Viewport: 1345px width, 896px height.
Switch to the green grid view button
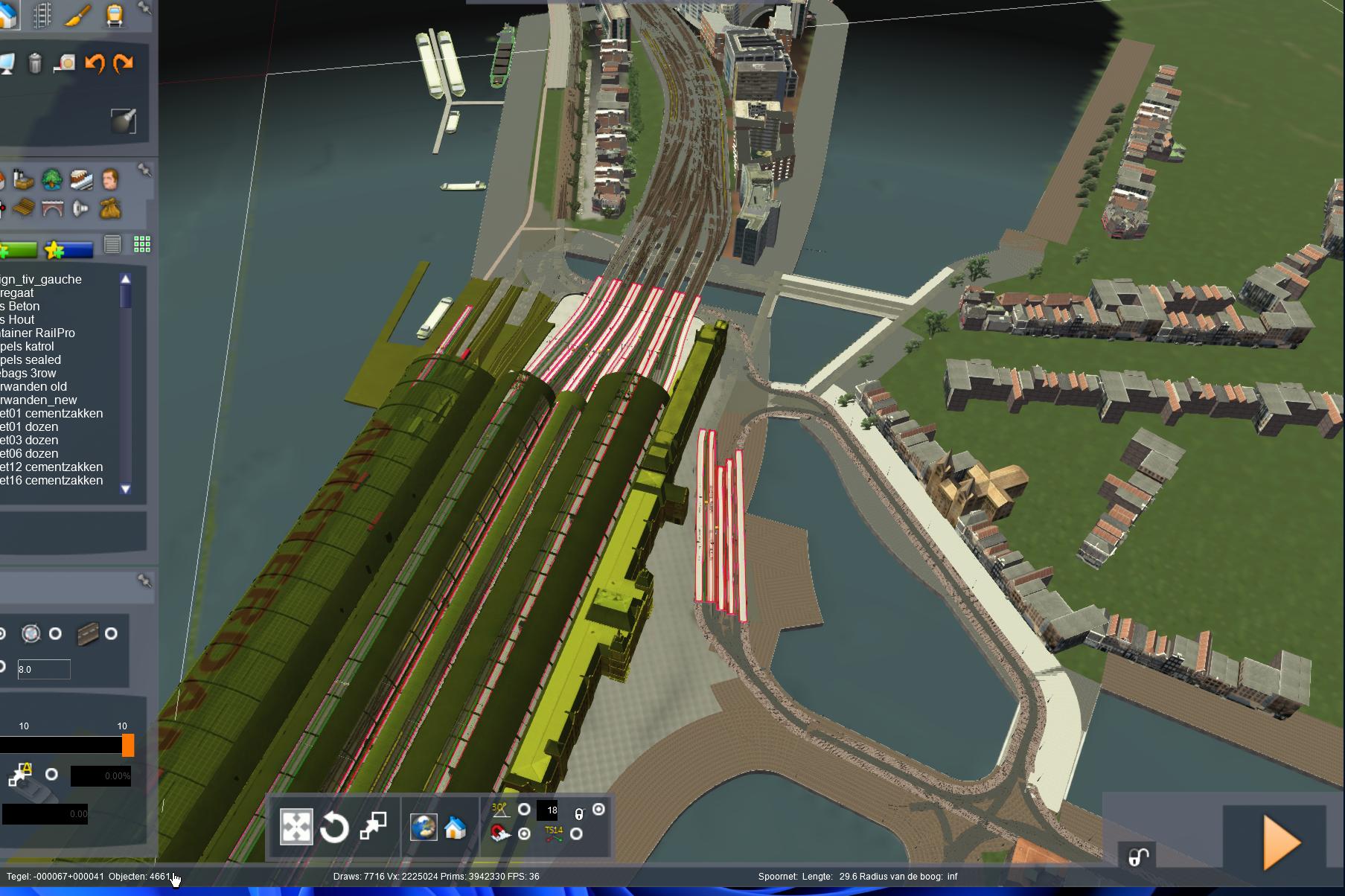click(x=141, y=244)
